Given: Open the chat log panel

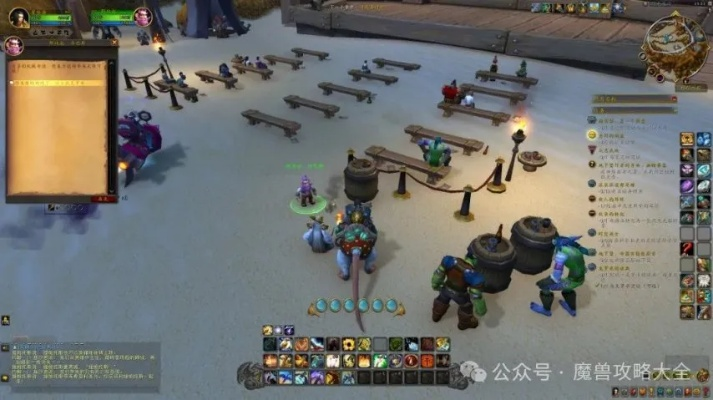Looking at the screenshot, I should coord(78,366).
